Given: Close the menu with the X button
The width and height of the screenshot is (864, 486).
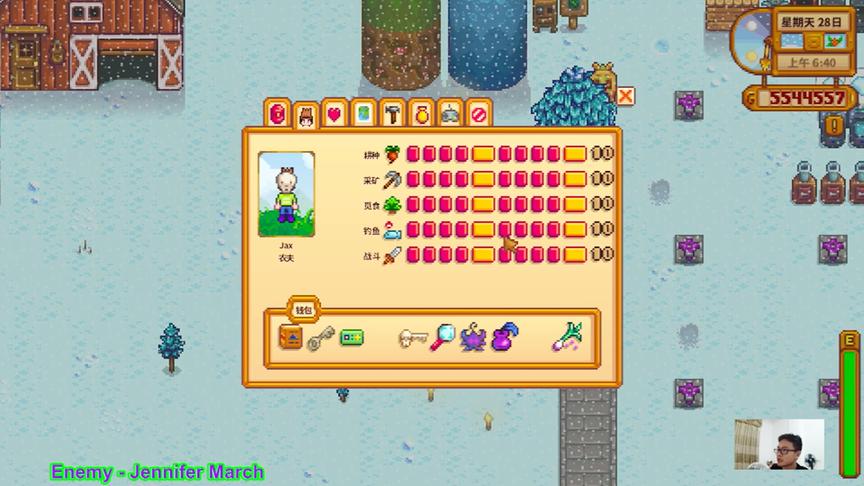Looking at the screenshot, I should [625, 96].
